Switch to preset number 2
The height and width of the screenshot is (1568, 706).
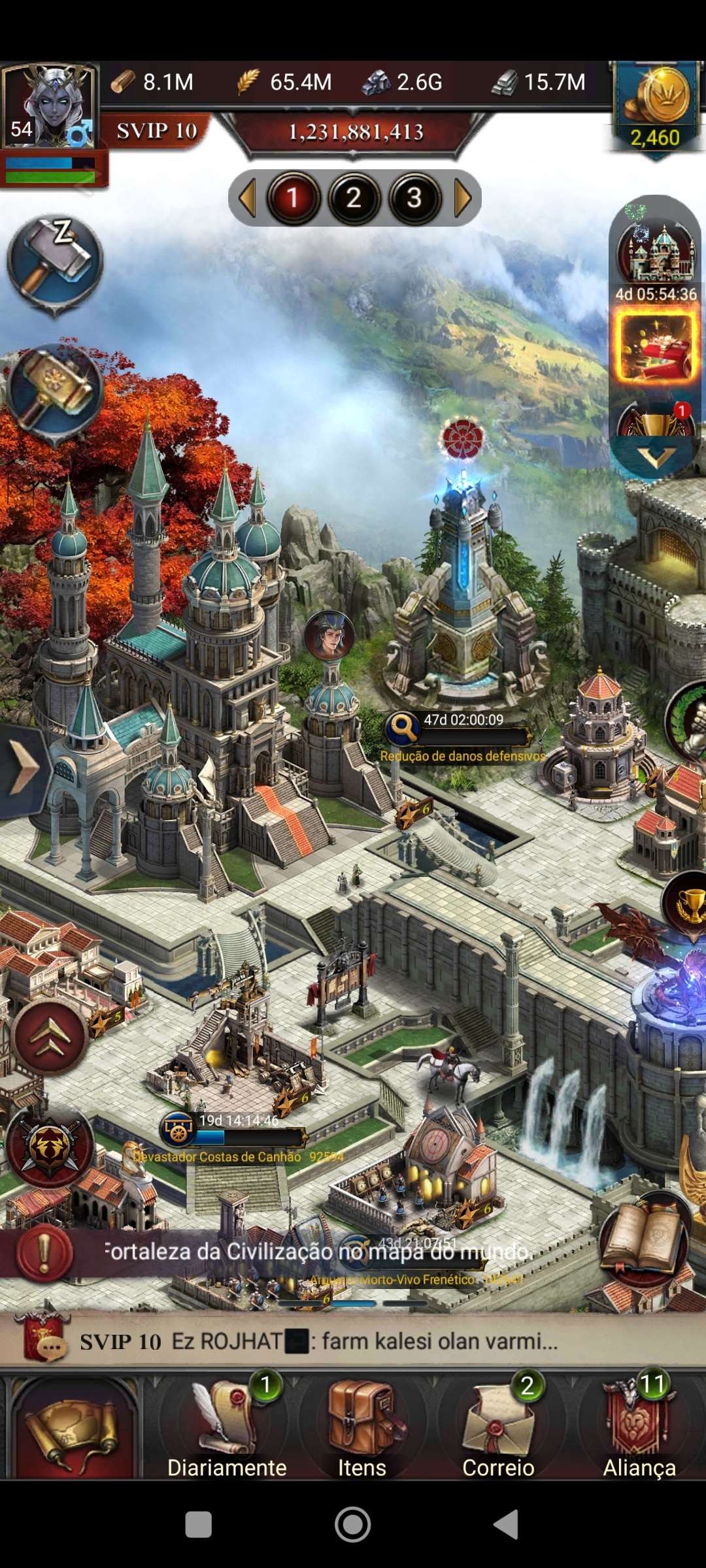coord(354,198)
